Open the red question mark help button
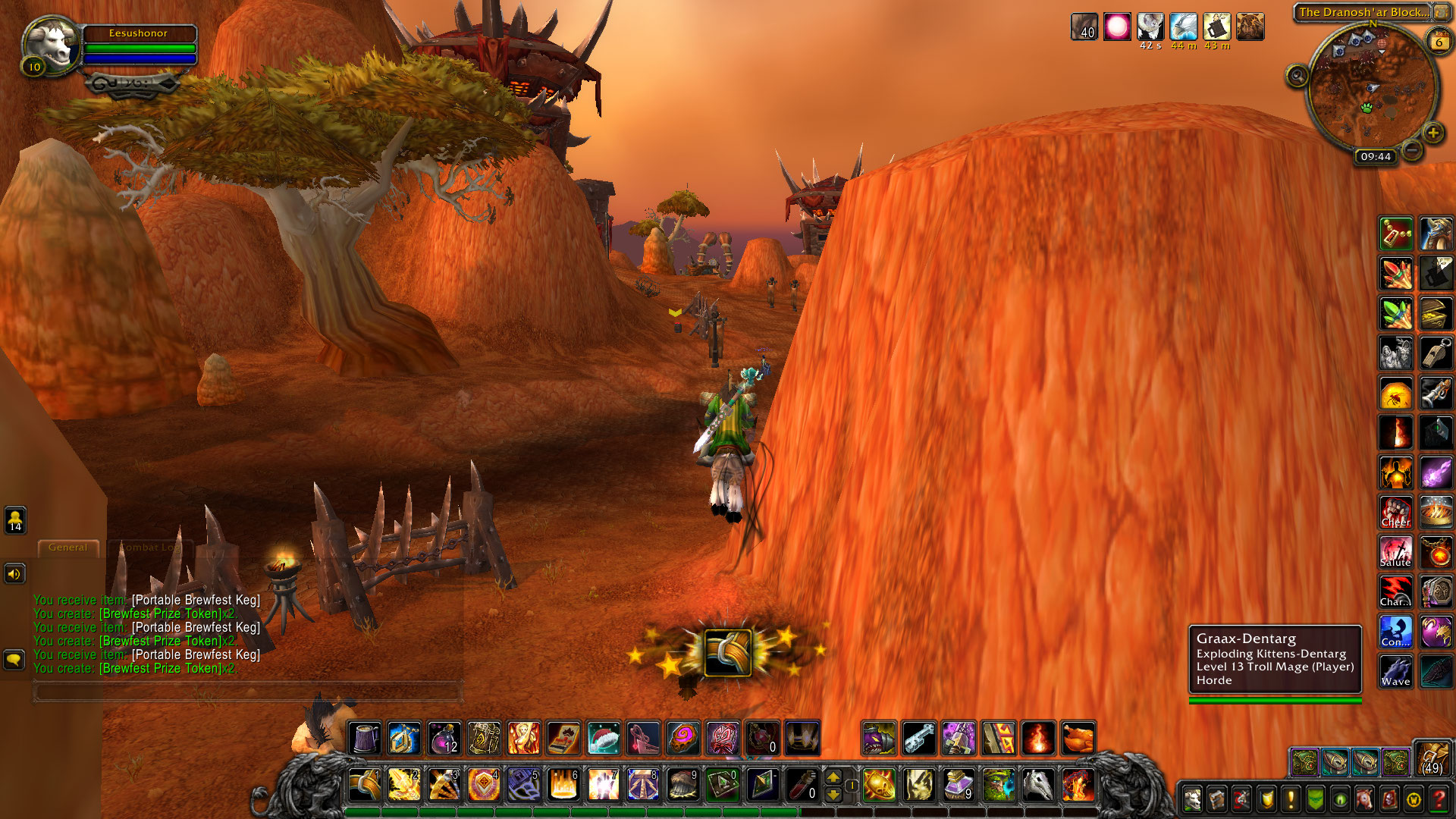Viewport: 1456px width, 819px height. point(1438,799)
